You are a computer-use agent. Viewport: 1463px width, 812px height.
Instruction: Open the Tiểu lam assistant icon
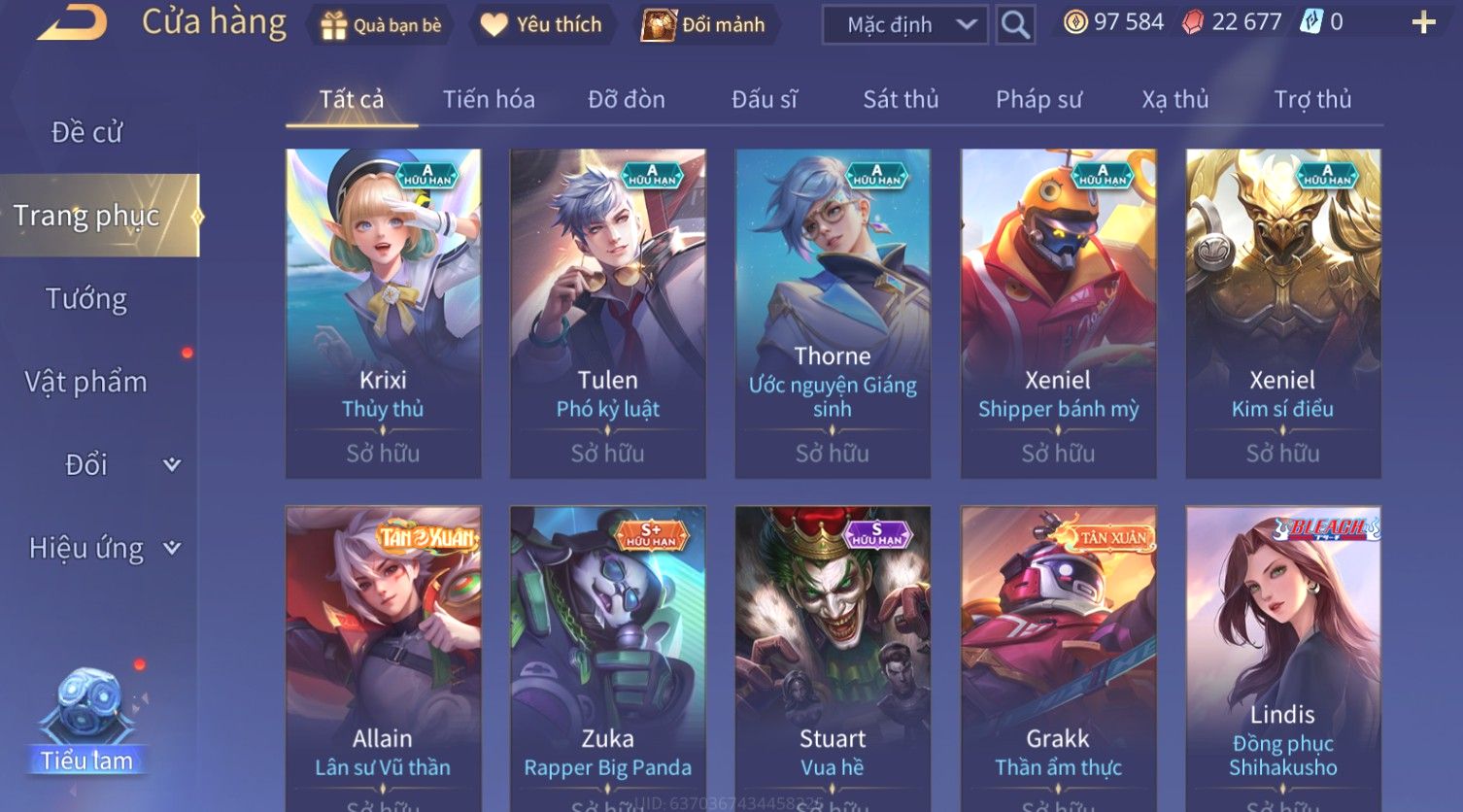click(x=87, y=721)
